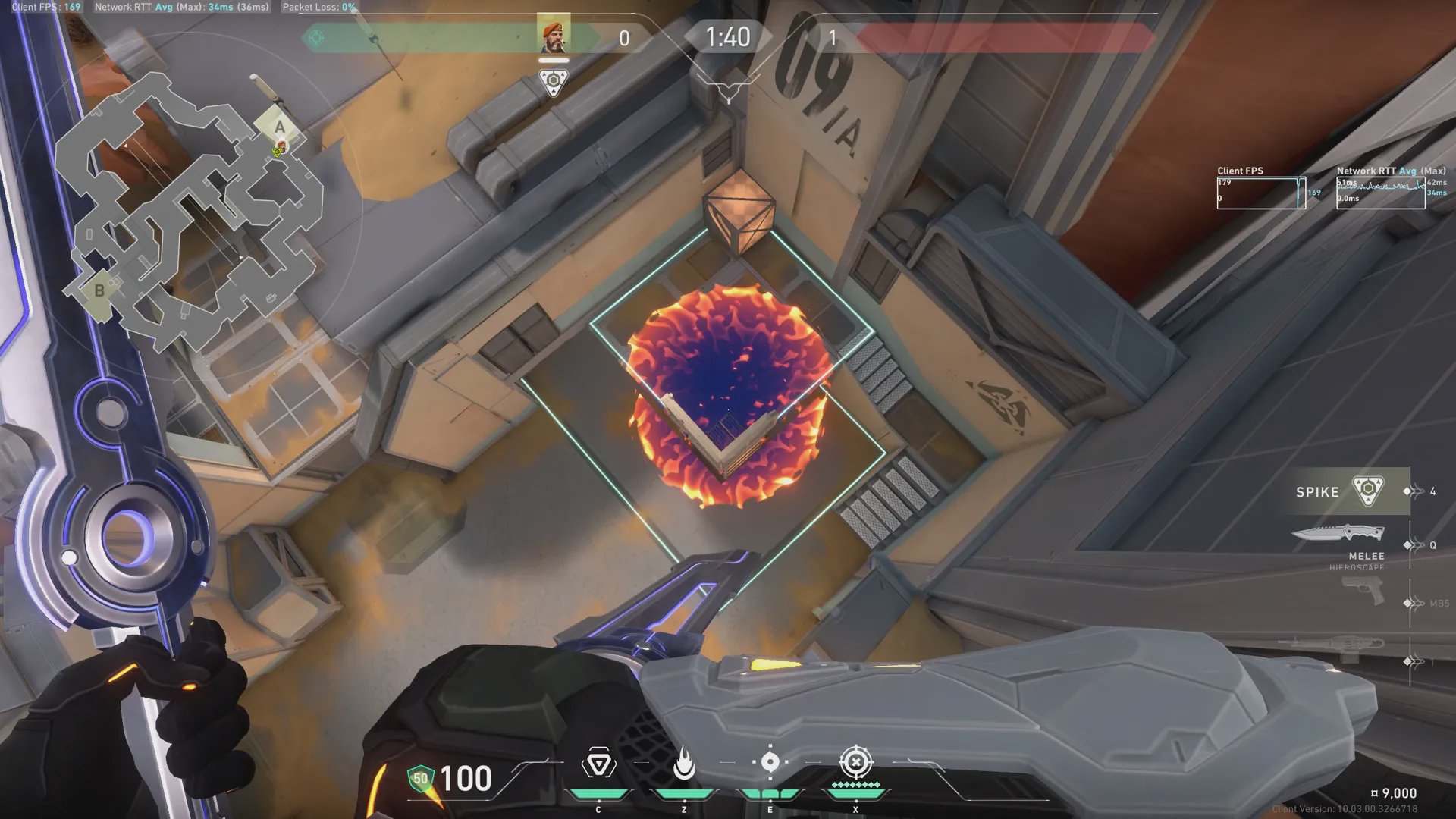This screenshot has height=819, width=1456.
Task: Open the Client FPS performance graph
Action: click(1260, 193)
